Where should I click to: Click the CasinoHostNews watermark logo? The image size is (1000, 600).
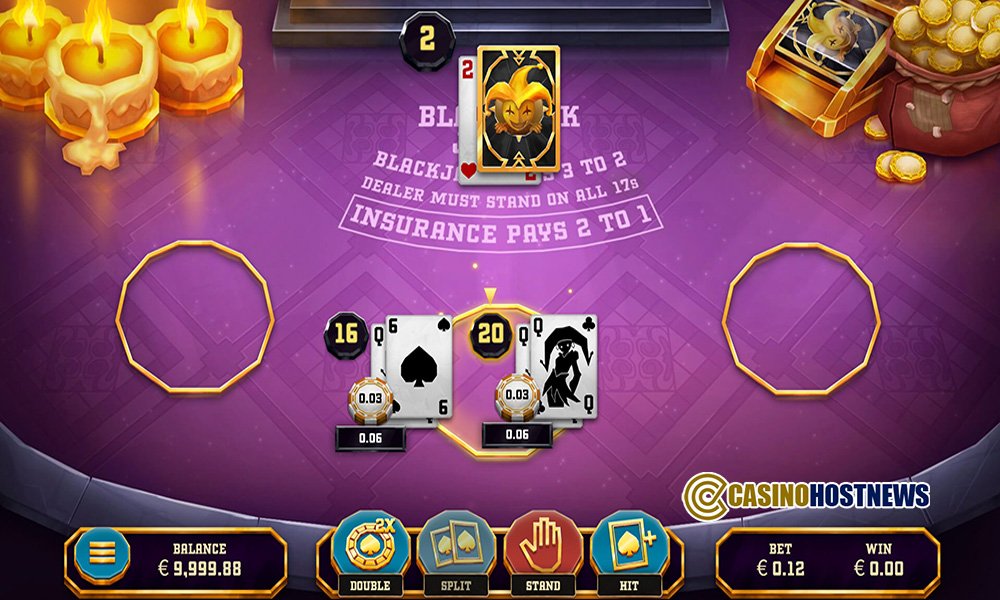[806, 495]
